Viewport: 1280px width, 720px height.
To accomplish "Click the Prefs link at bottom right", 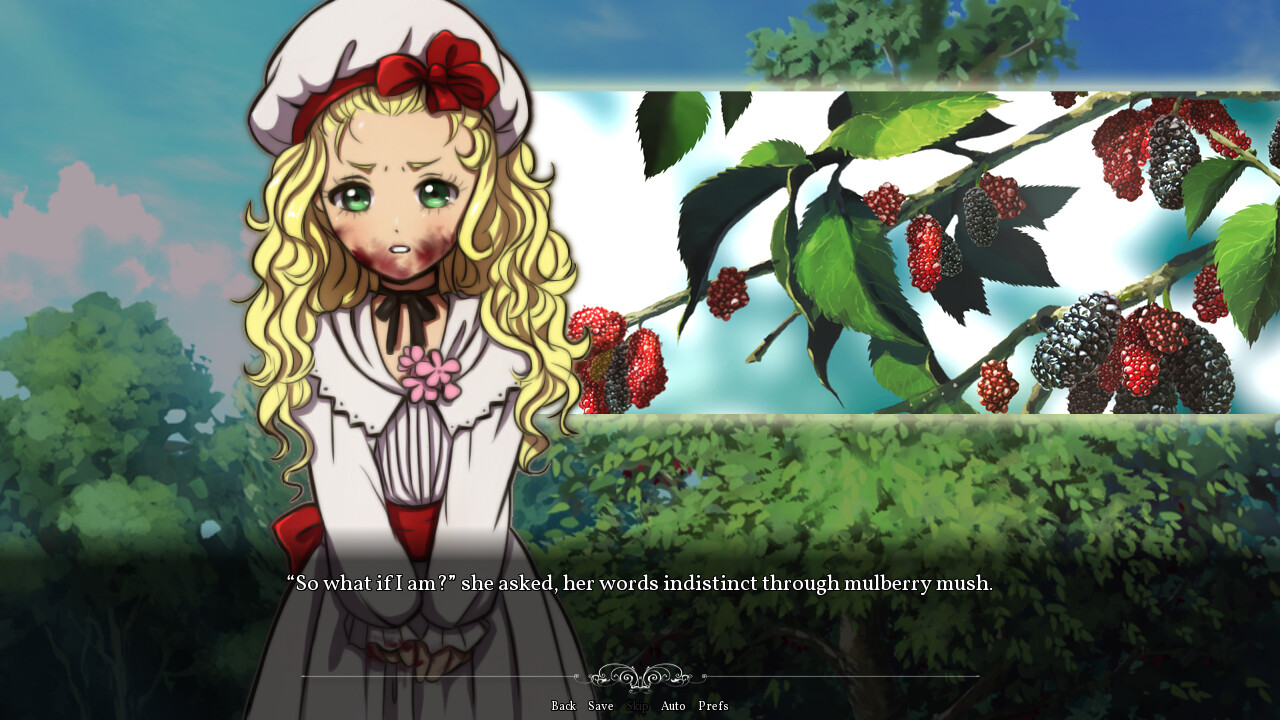I will click(x=714, y=706).
